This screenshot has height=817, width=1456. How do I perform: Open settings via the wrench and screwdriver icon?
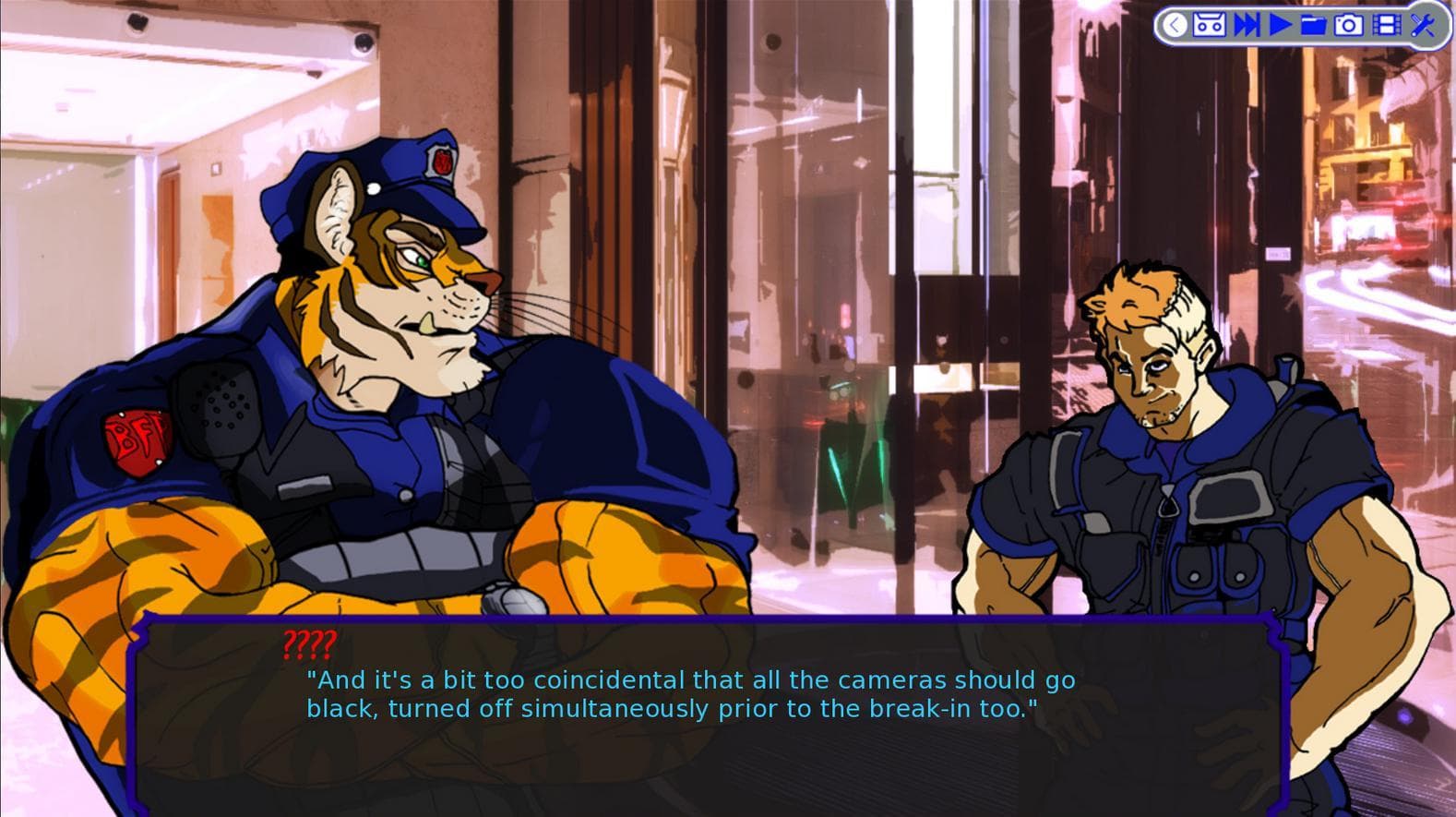tap(1422, 25)
